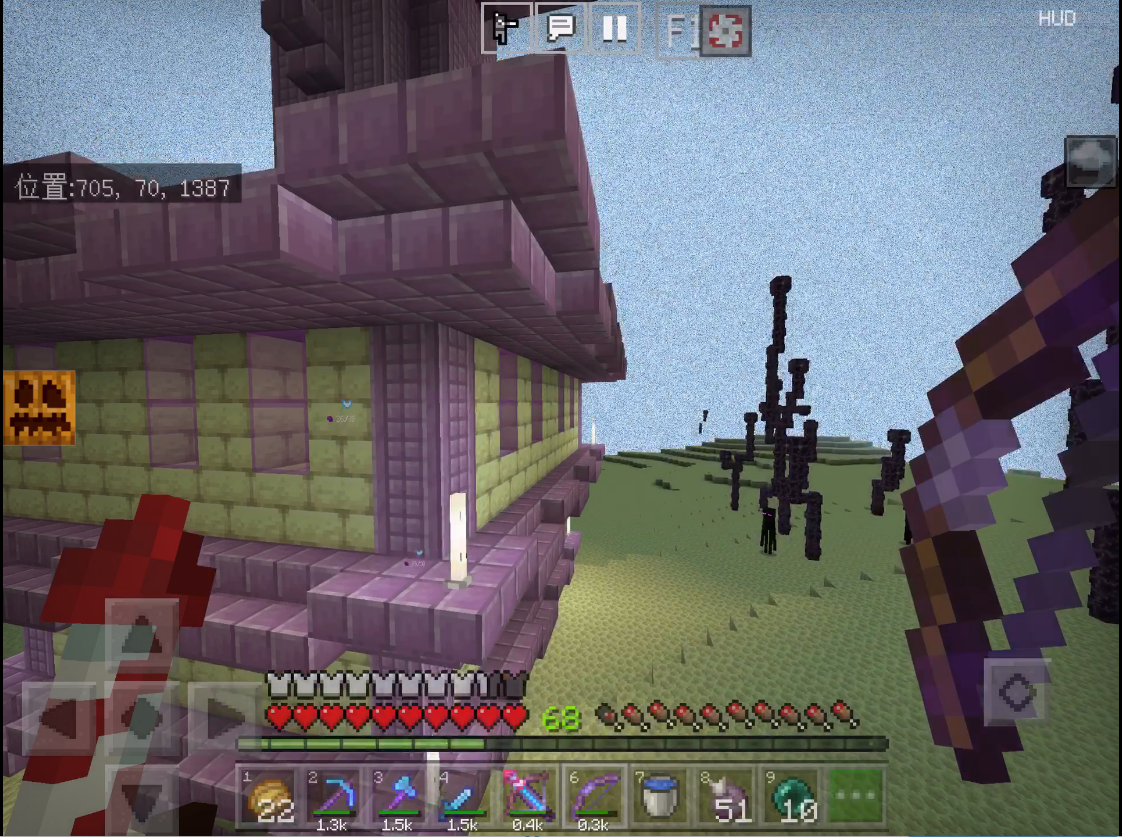Open the emote button with the pointing figure
The image size is (1122, 837).
pyautogui.click(x=507, y=28)
